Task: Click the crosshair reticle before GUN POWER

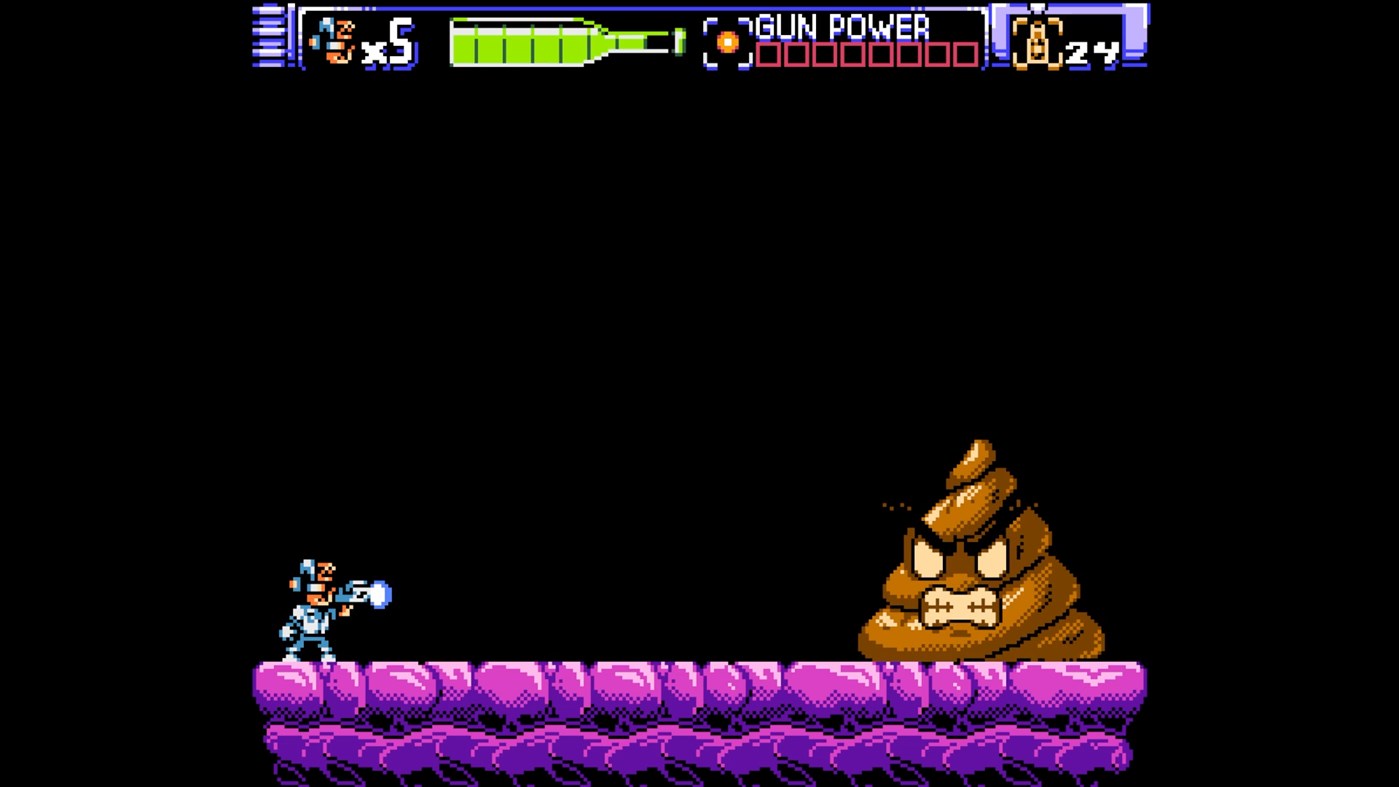Action: coord(729,41)
